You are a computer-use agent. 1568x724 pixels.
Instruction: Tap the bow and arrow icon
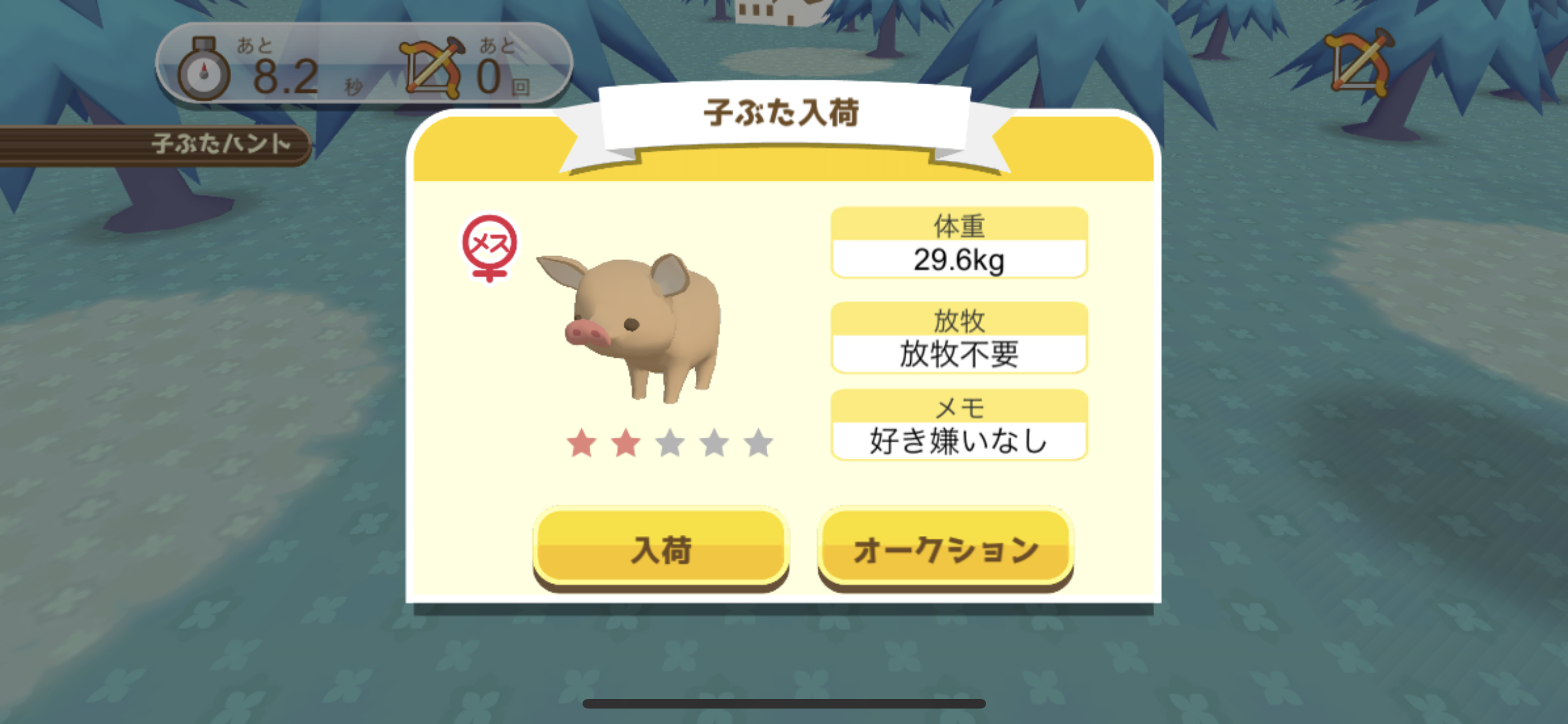1359,63
